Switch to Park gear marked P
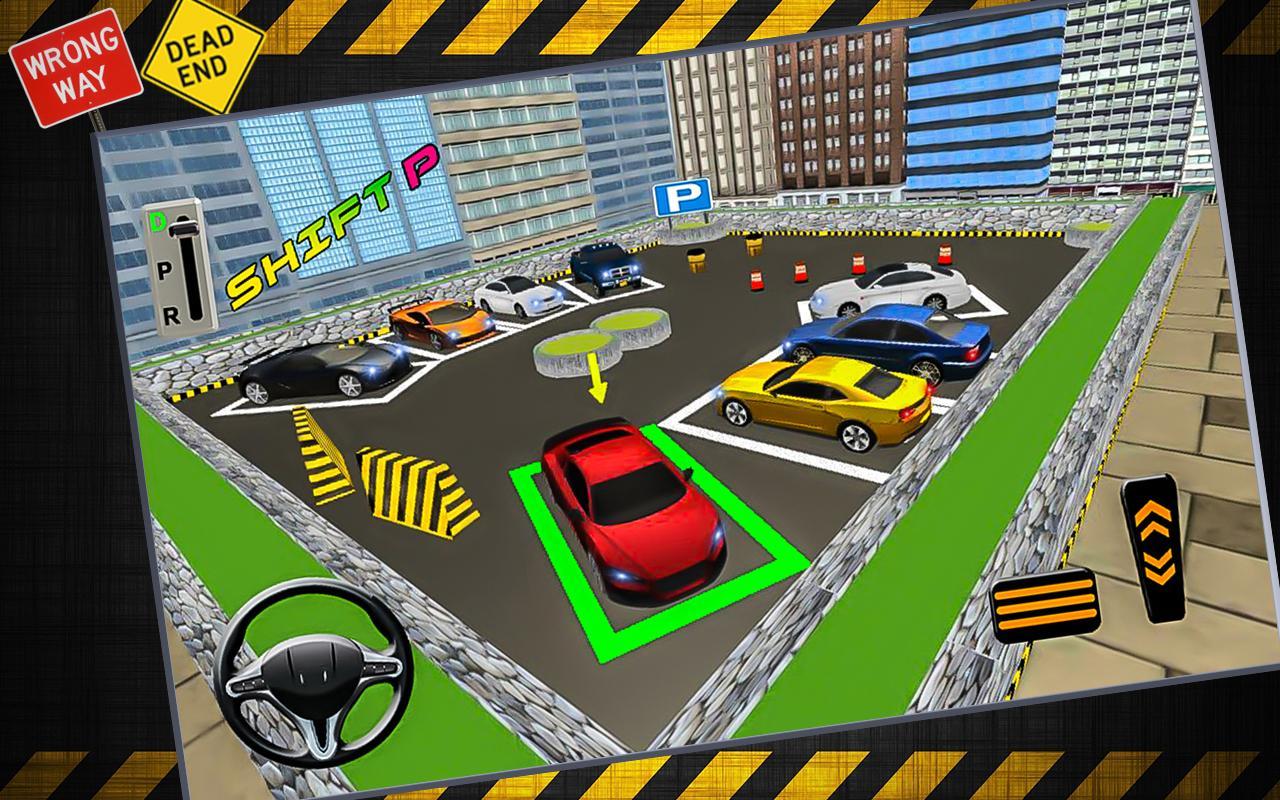This screenshot has width=1280, height=800. (163, 270)
